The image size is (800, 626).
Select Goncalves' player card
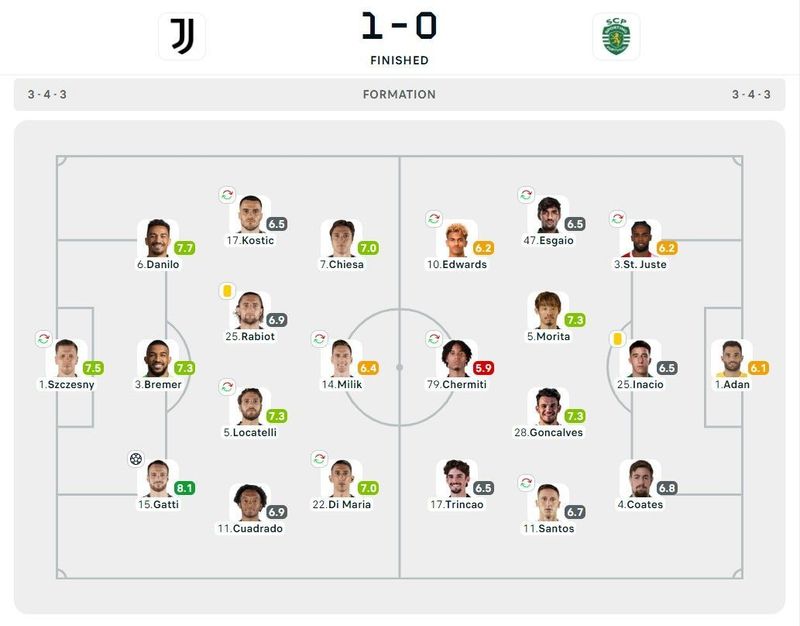pos(548,406)
